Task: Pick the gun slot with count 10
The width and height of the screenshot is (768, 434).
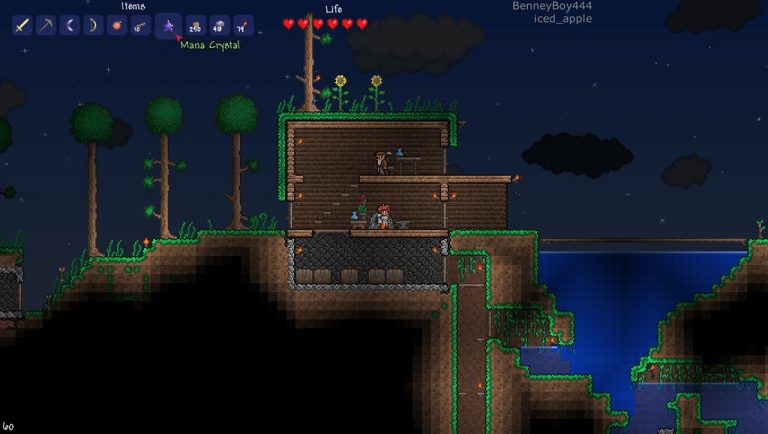Action: pyautogui.click(x=142, y=25)
